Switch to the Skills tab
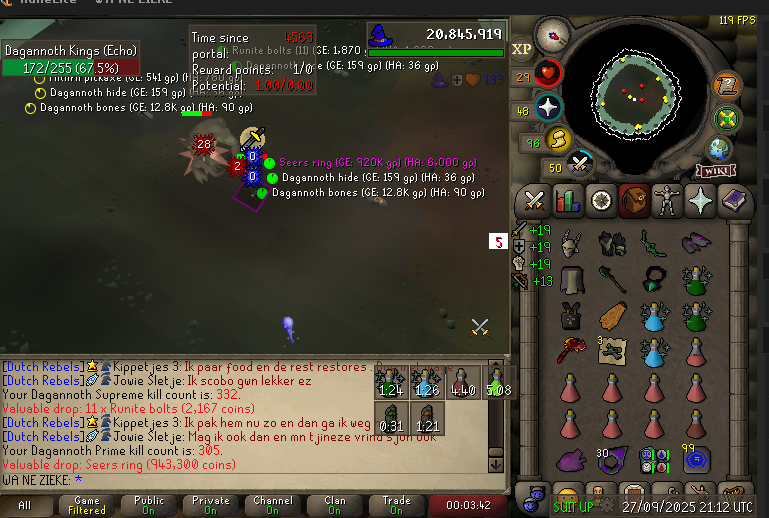Viewport: 769px width, 518px height. [568, 200]
